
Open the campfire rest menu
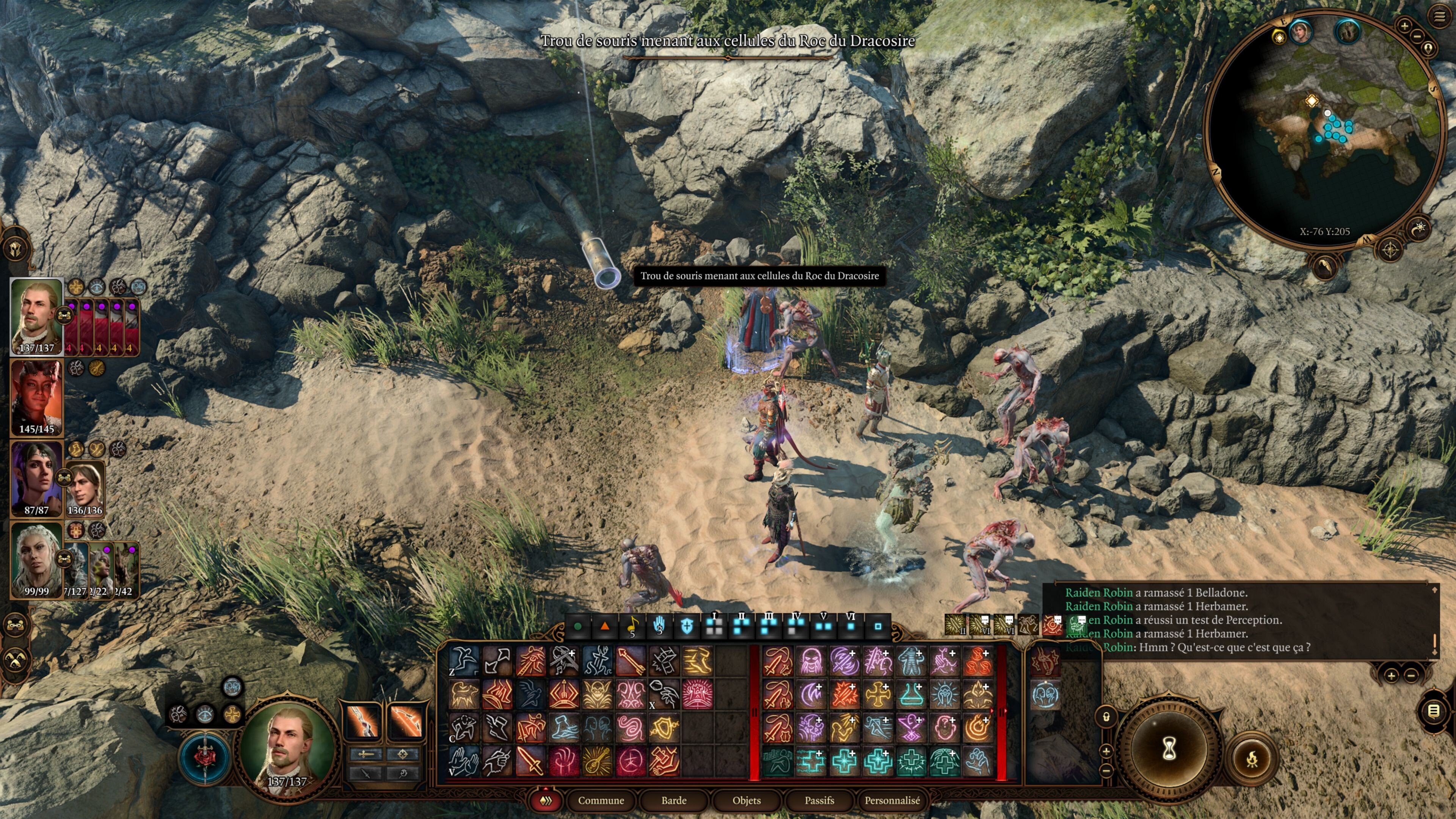click(1251, 758)
